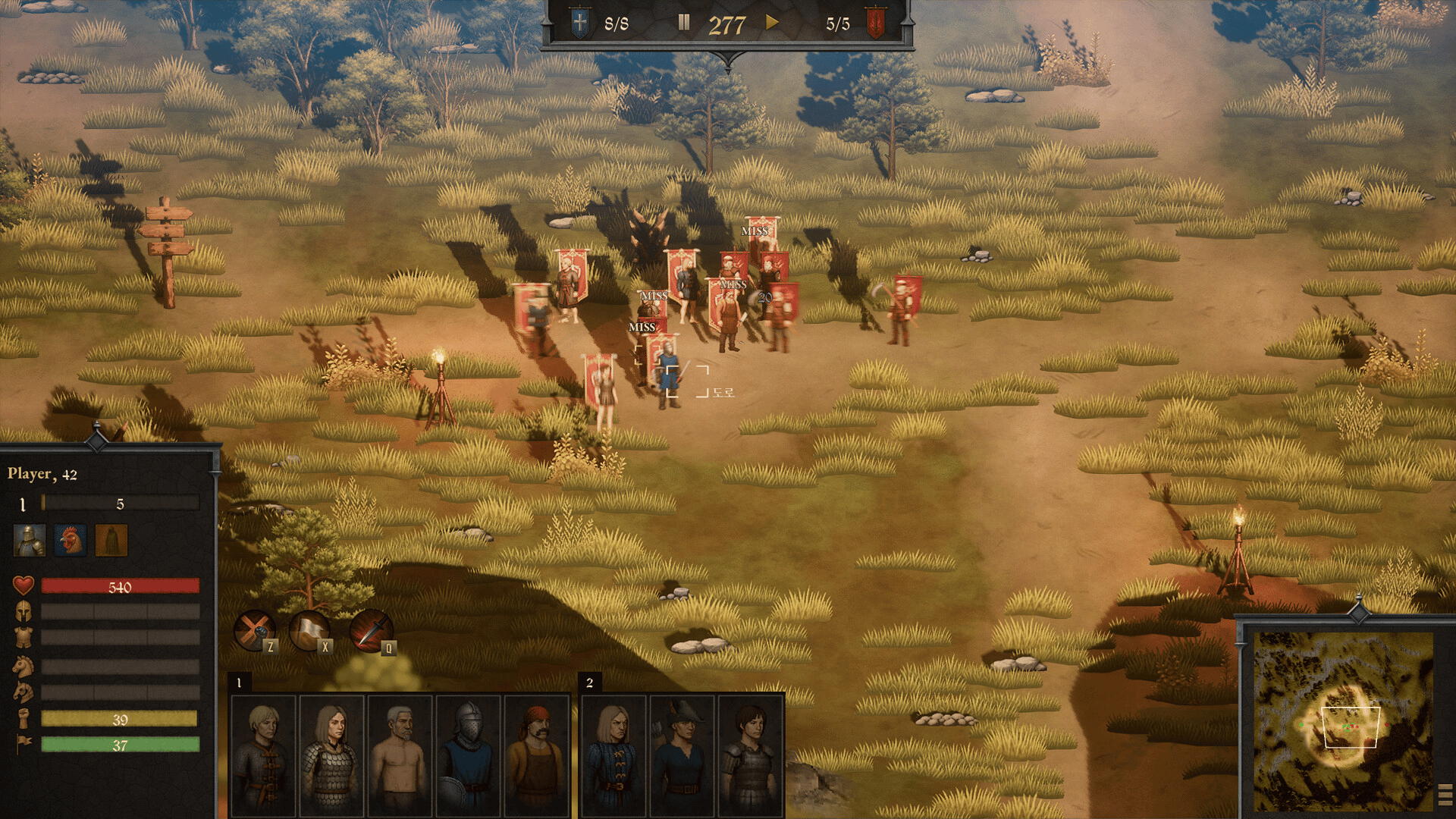Image resolution: width=1456 pixels, height=819 pixels.
Task: Trigger the dagger attack ability
Action: [370, 629]
